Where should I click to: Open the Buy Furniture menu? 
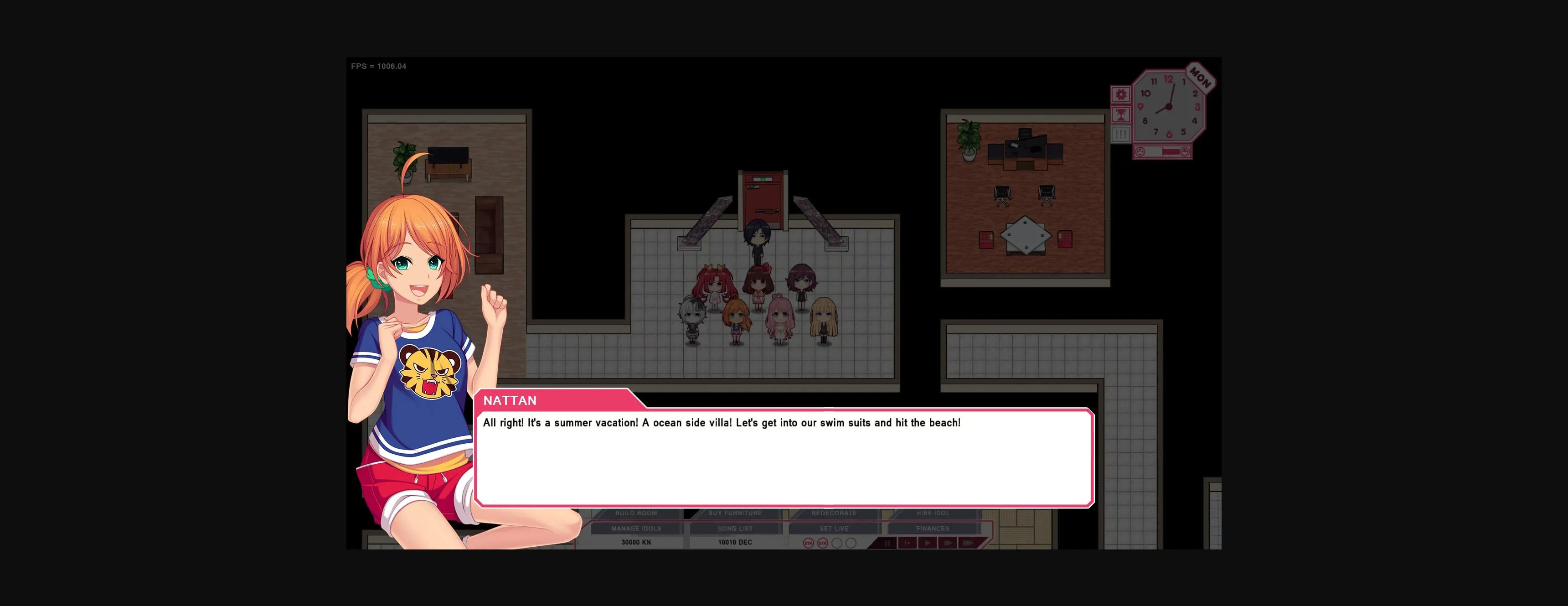[733, 513]
